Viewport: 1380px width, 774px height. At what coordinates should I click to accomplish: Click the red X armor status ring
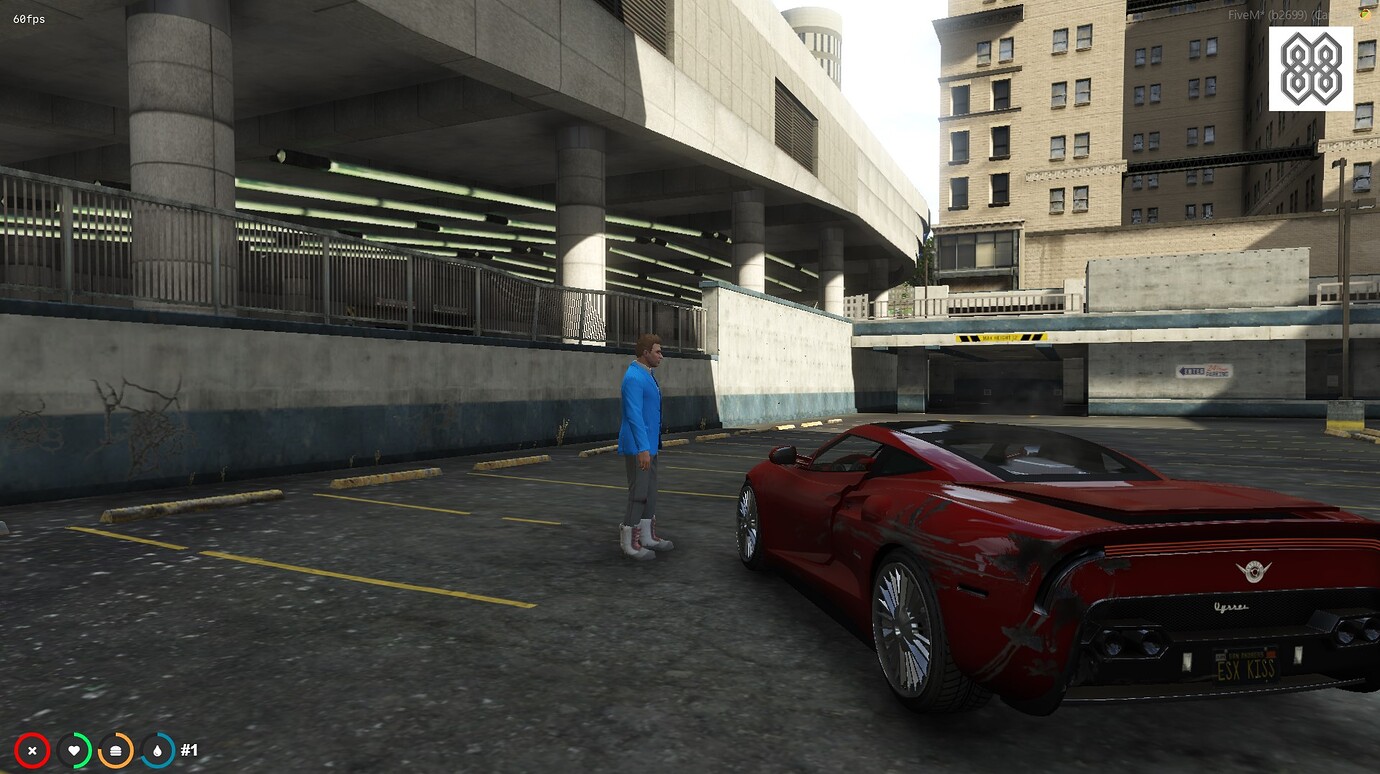tap(33, 750)
